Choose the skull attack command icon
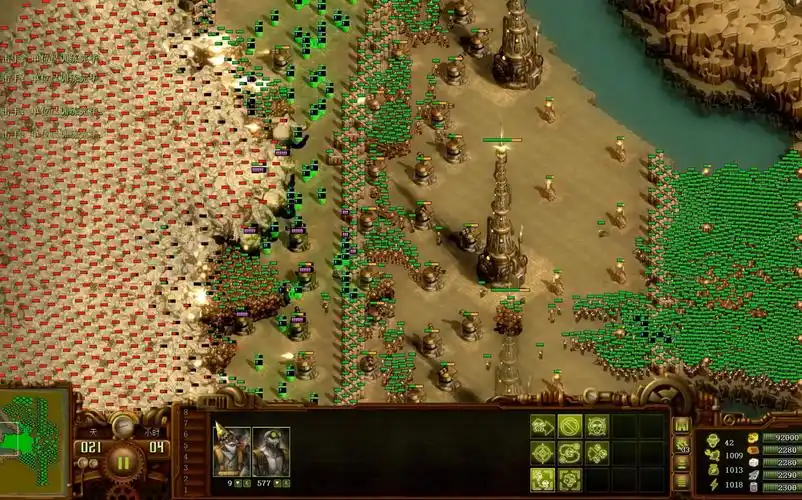The height and width of the screenshot is (500, 802). coord(597,427)
